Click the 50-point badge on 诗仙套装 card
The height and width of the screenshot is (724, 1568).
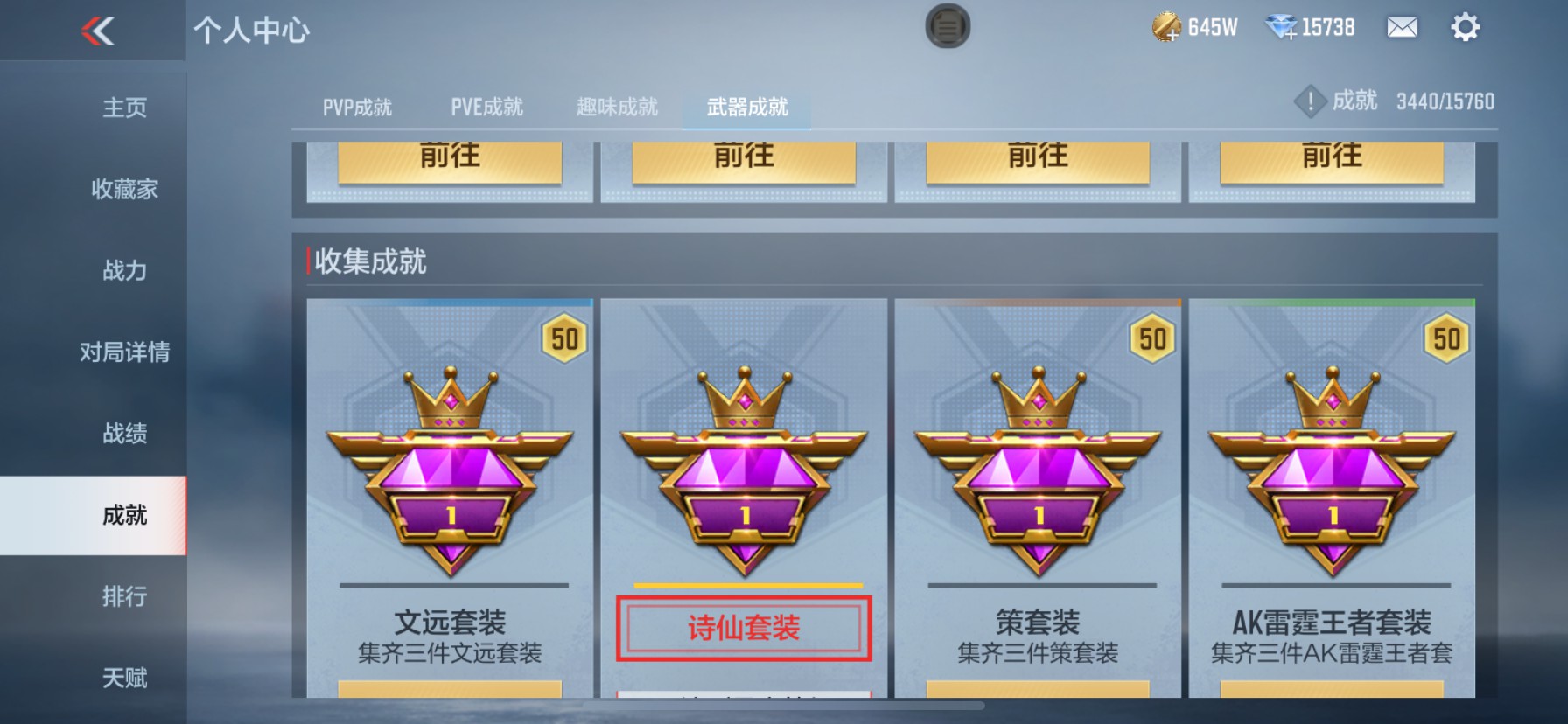pyautogui.click(x=858, y=339)
